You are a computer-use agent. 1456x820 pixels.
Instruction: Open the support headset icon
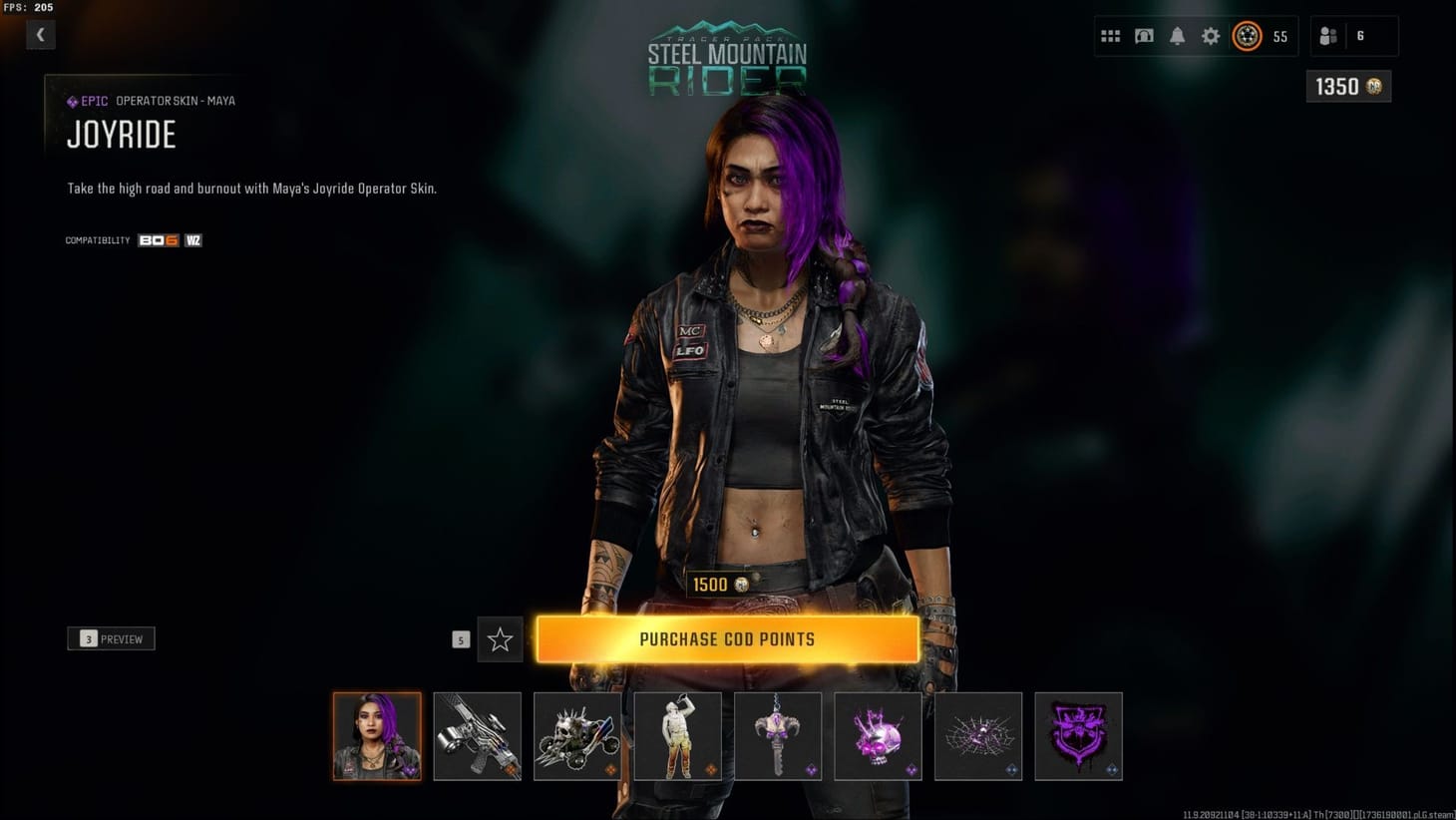coord(1143,35)
